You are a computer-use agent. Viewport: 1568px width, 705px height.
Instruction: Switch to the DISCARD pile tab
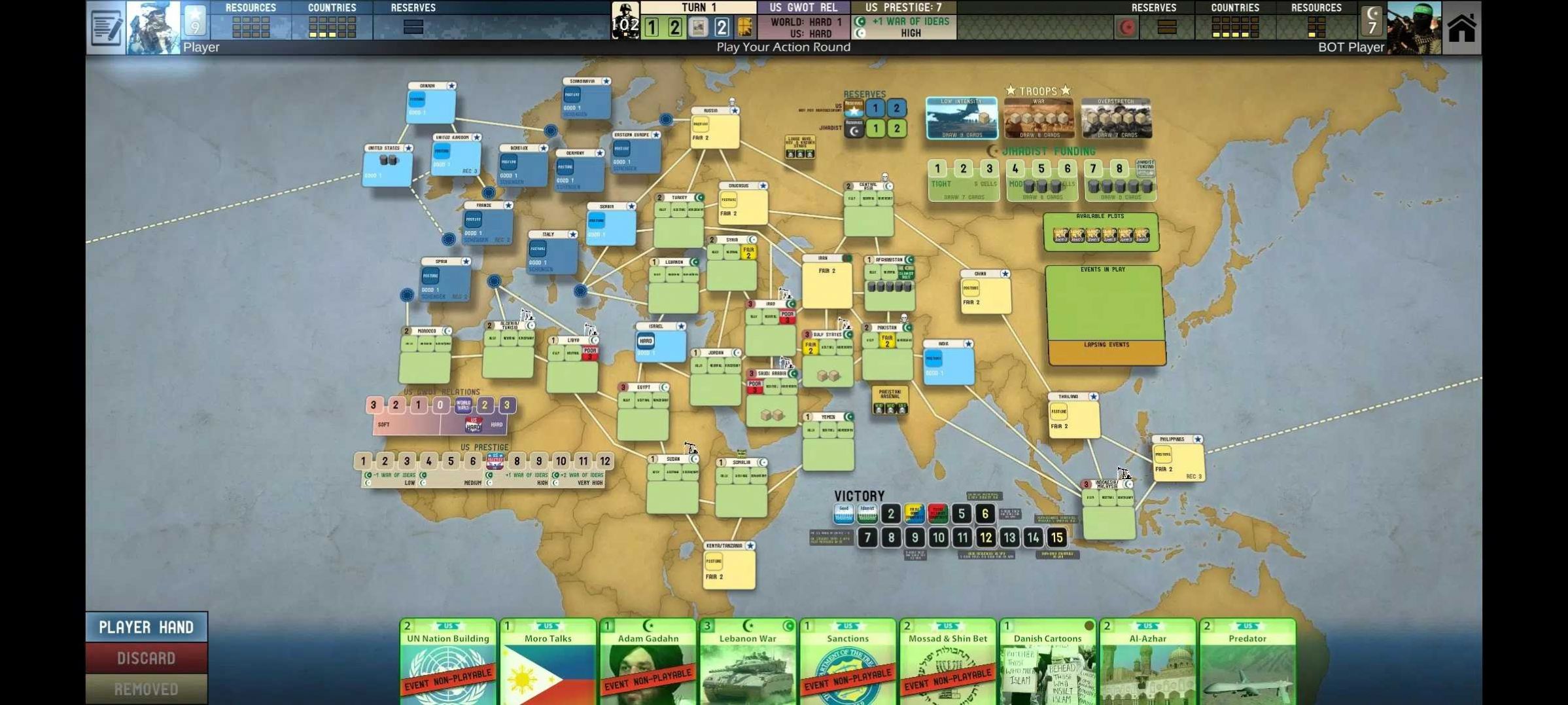[147, 658]
